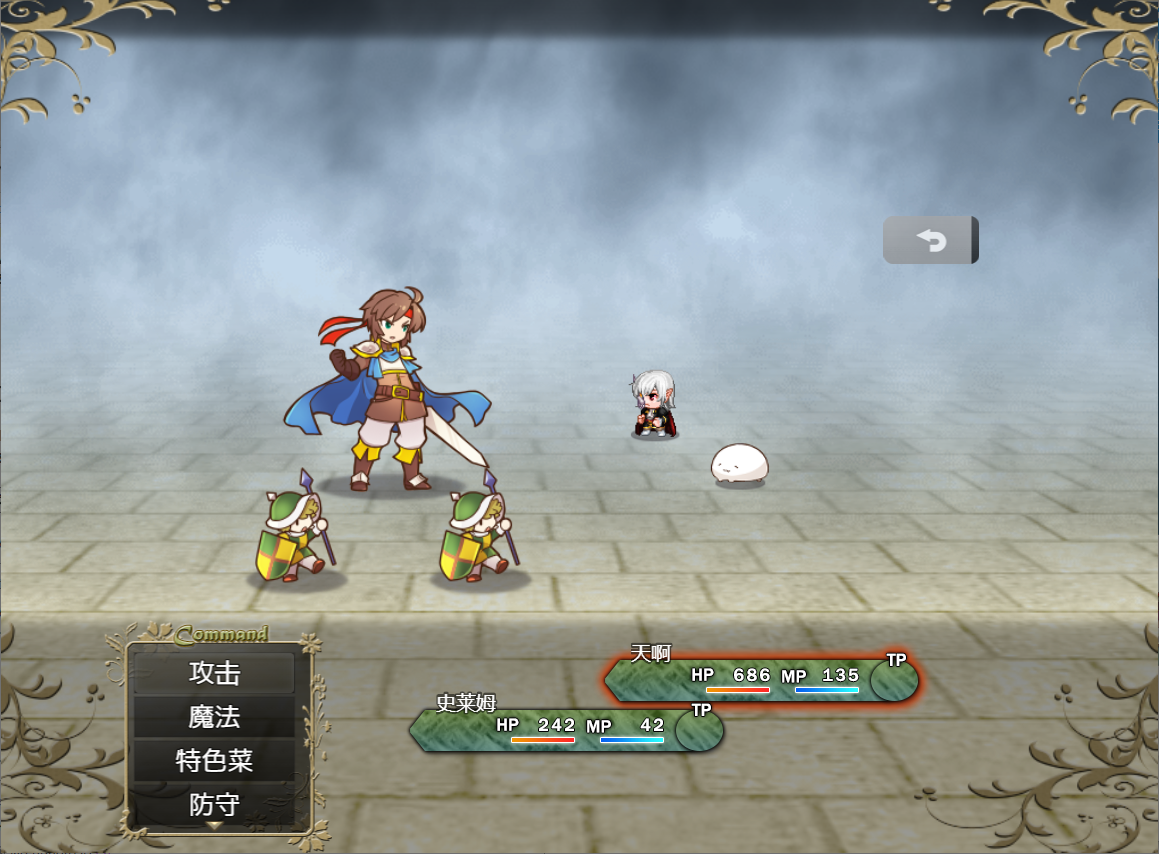Screen dimensions: 1159x854
Task: Choose the 防守 guard command
Action: pos(214,804)
